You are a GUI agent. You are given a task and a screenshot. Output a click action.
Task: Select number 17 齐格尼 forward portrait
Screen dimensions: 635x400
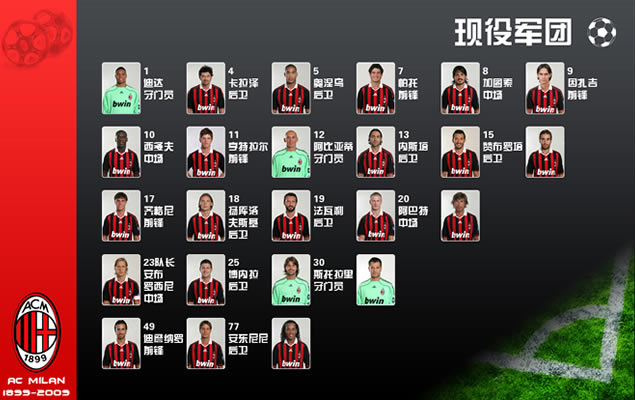(x=121, y=216)
